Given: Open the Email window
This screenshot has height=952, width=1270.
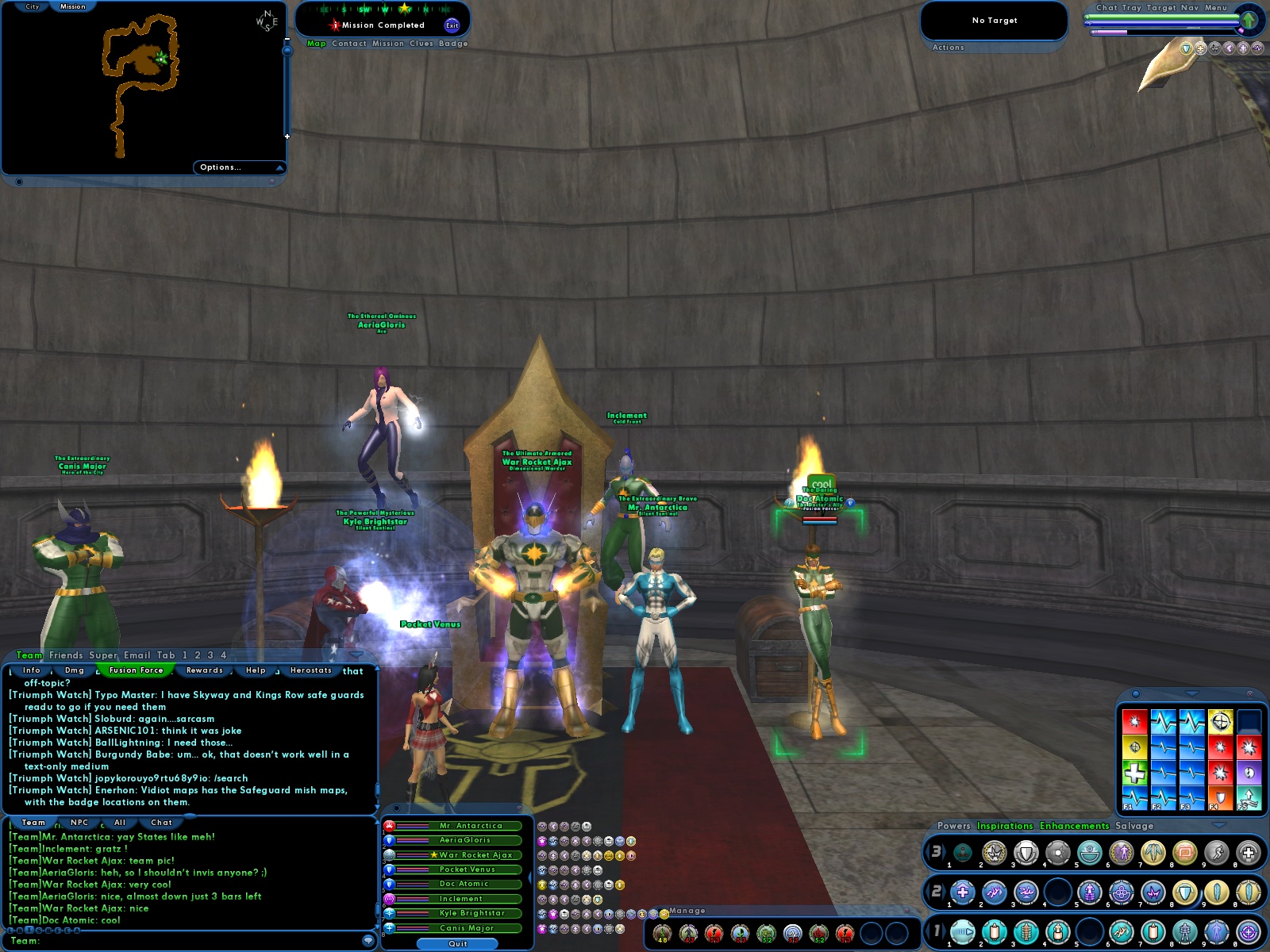Looking at the screenshot, I should coord(137,655).
